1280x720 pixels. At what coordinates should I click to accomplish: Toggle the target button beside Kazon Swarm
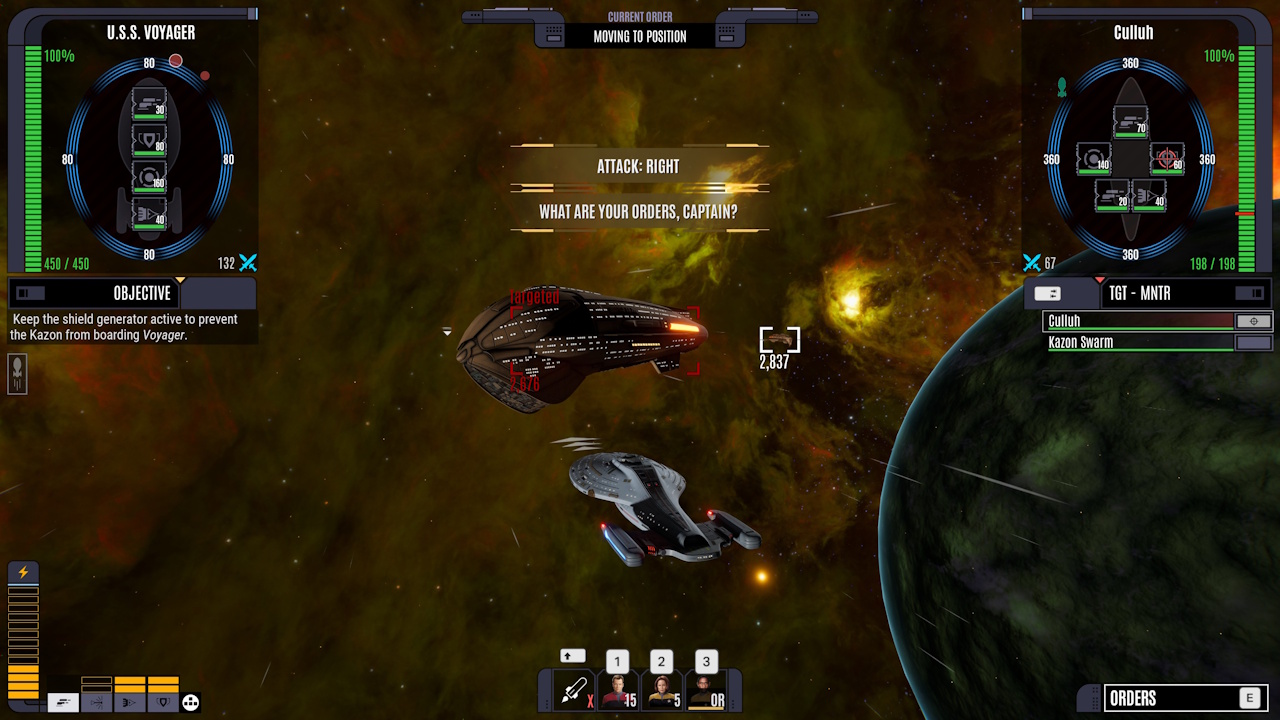pos(1254,342)
